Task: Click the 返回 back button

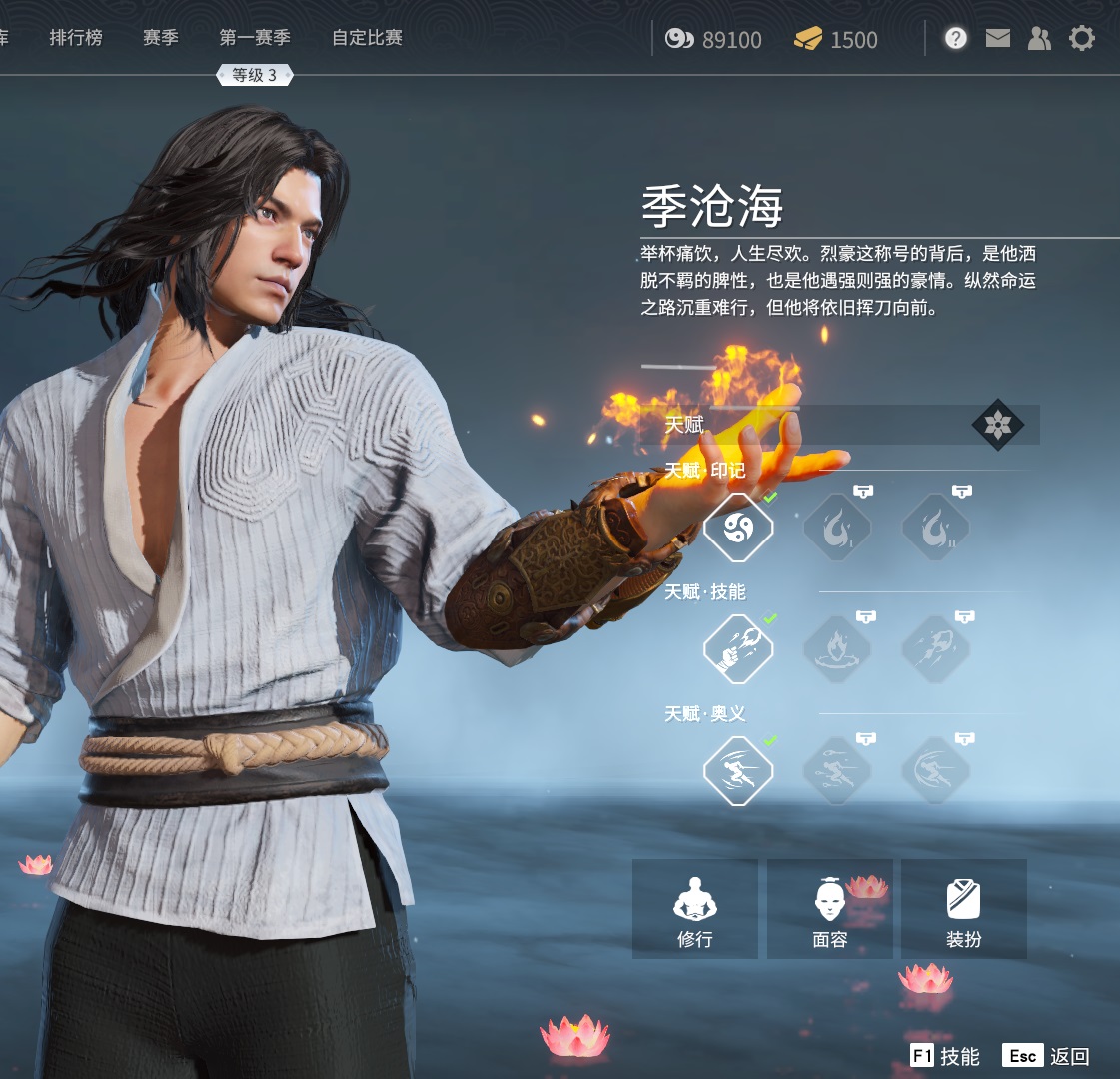Action: [1047, 1056]
